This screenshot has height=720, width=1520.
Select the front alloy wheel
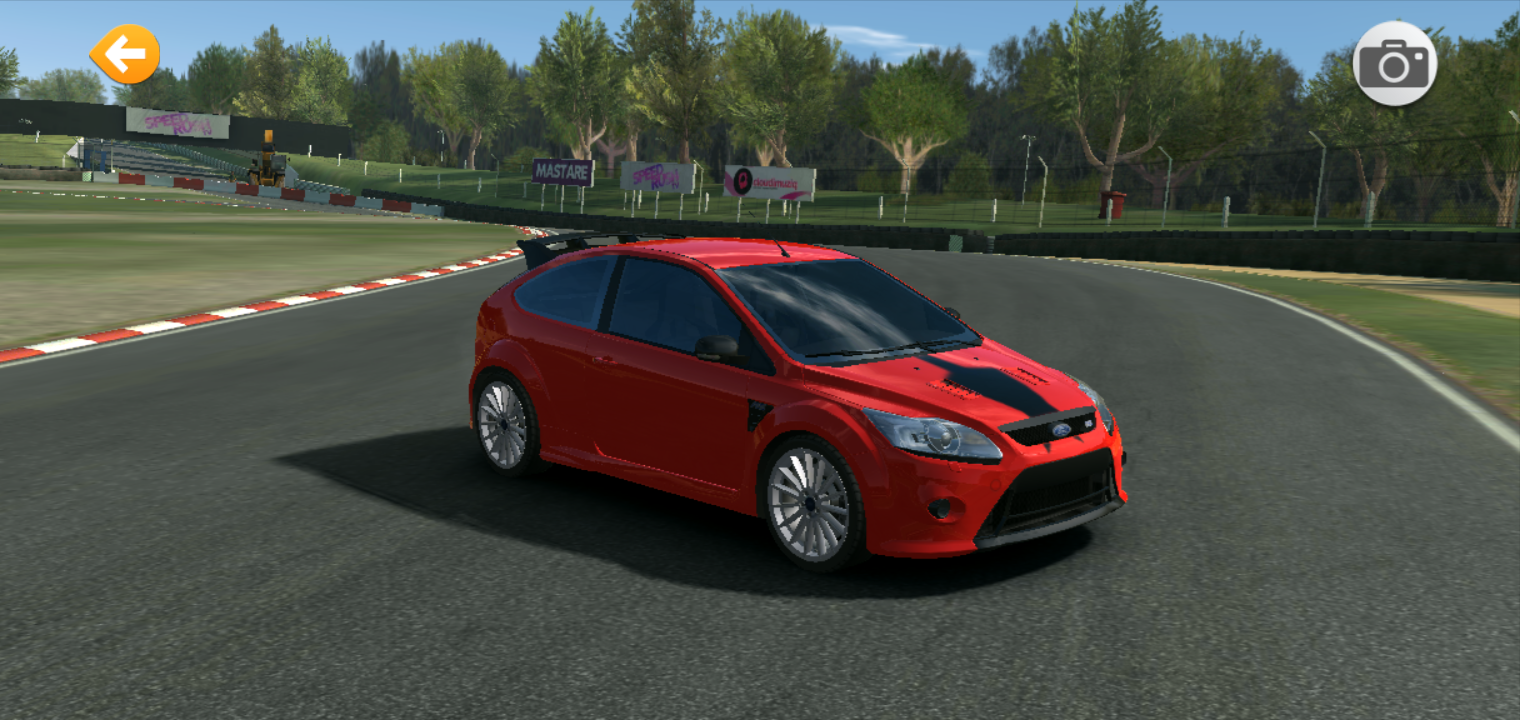tap(810, 505)
